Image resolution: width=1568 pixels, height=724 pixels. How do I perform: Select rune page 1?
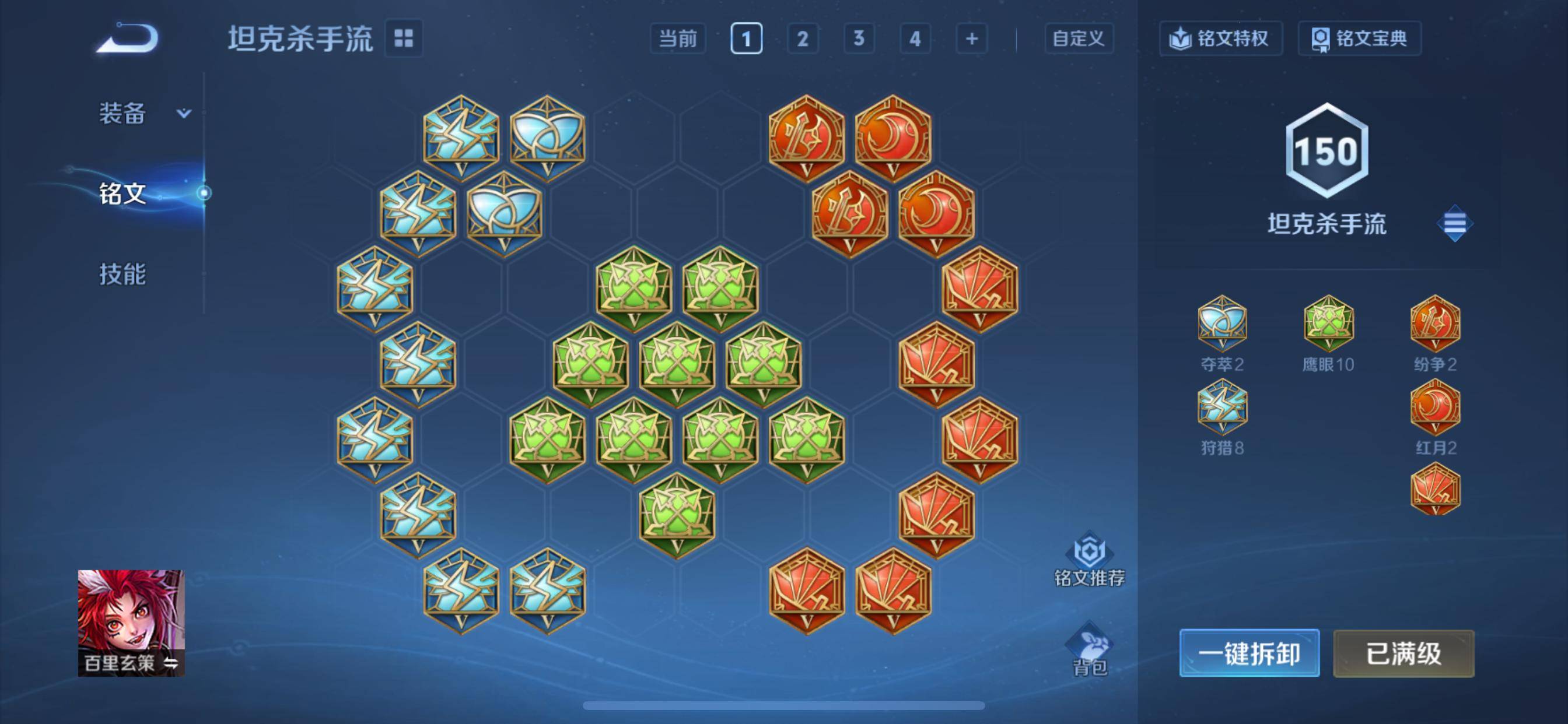pyautogui.click(x=746, y=39)
